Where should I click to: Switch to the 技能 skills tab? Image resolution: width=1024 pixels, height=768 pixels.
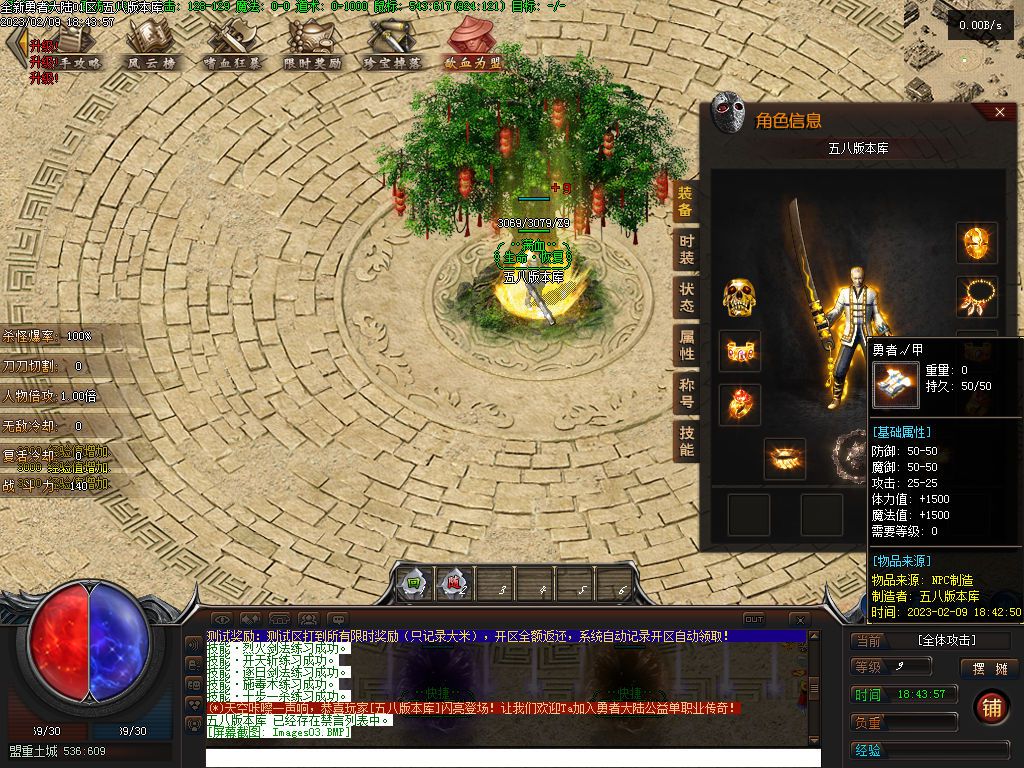687,440
